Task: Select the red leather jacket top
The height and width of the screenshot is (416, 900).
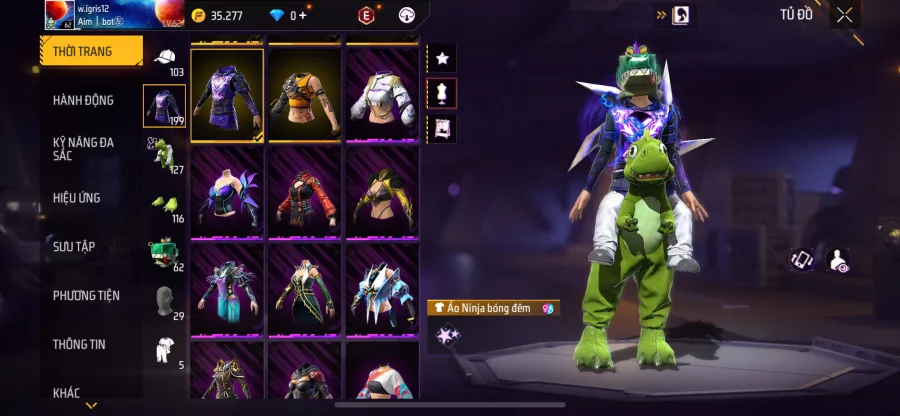Action: [305, 191]
